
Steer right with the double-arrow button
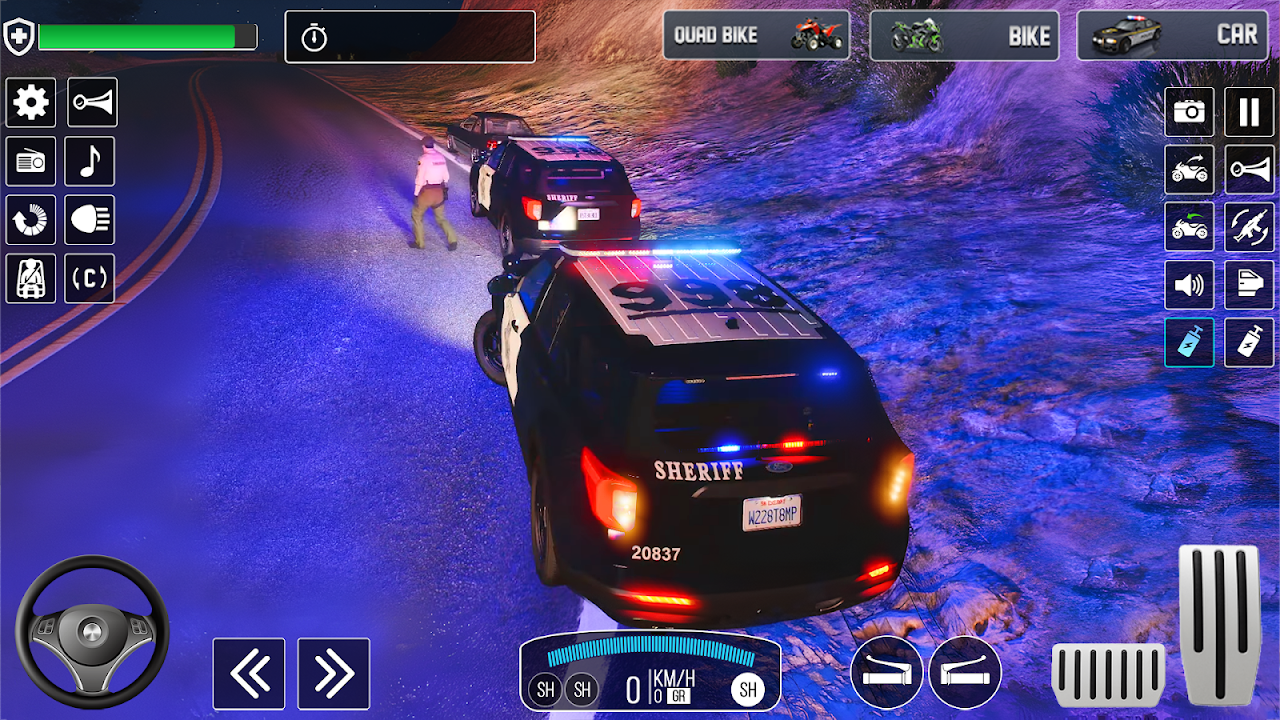point(334,674)
